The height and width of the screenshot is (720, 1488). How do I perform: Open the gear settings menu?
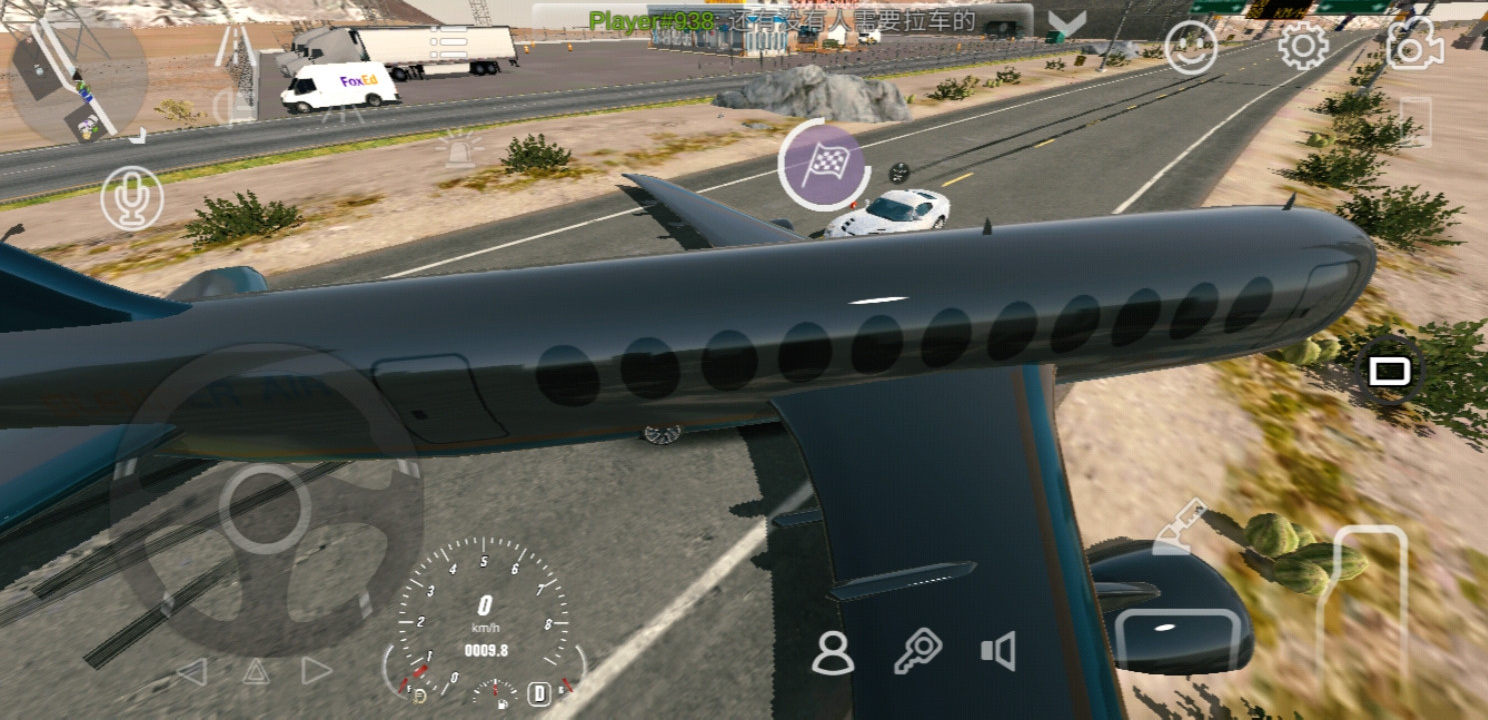point(1303,45)
